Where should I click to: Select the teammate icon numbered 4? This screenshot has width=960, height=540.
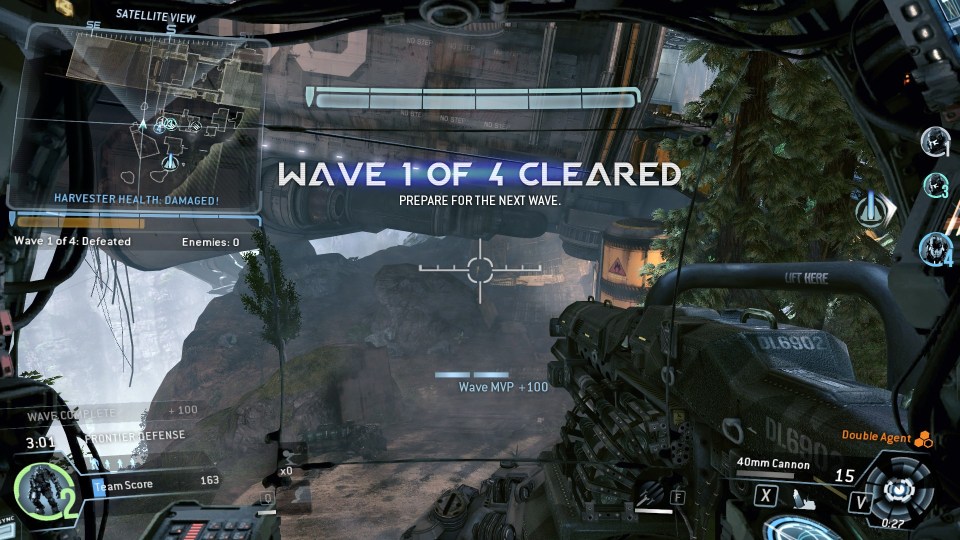tap(936, 246)
